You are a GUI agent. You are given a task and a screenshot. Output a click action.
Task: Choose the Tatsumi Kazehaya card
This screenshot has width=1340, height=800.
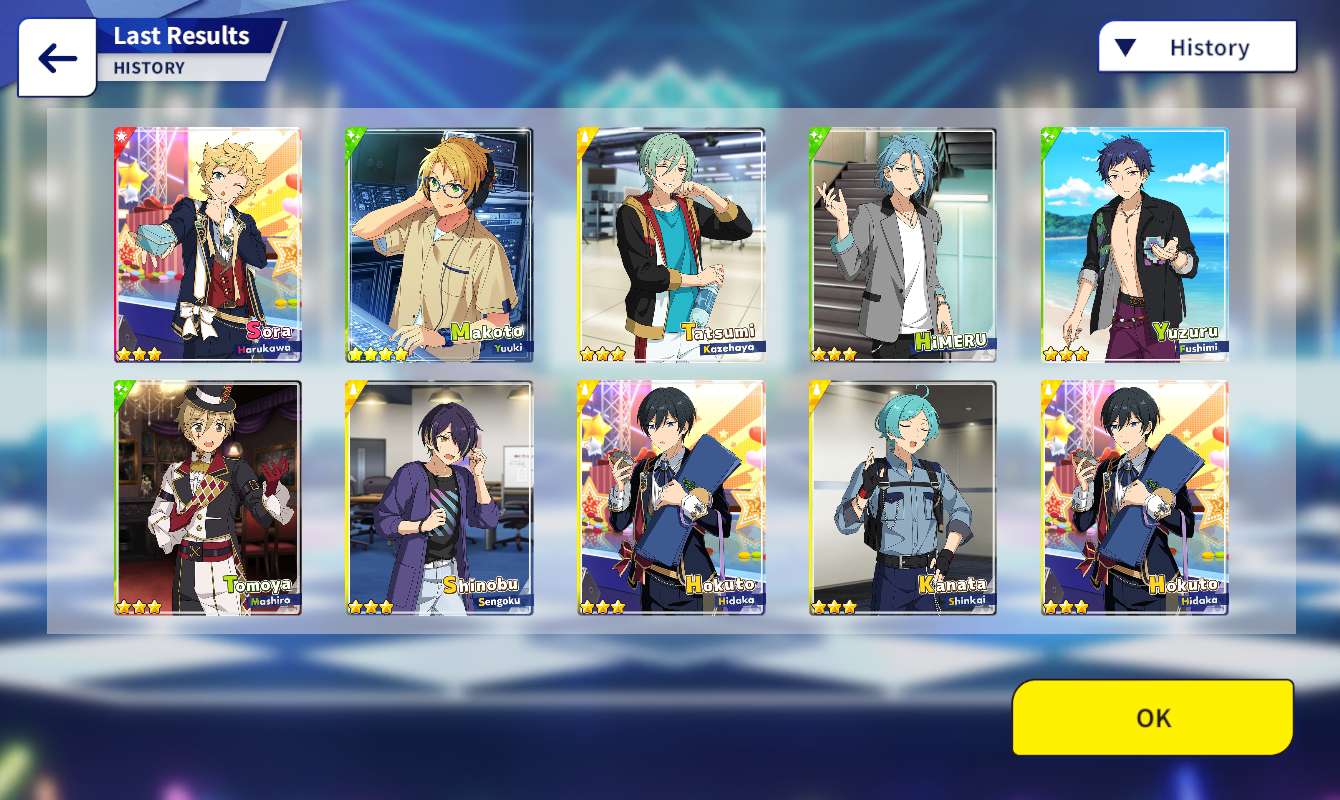coord(671,245)
